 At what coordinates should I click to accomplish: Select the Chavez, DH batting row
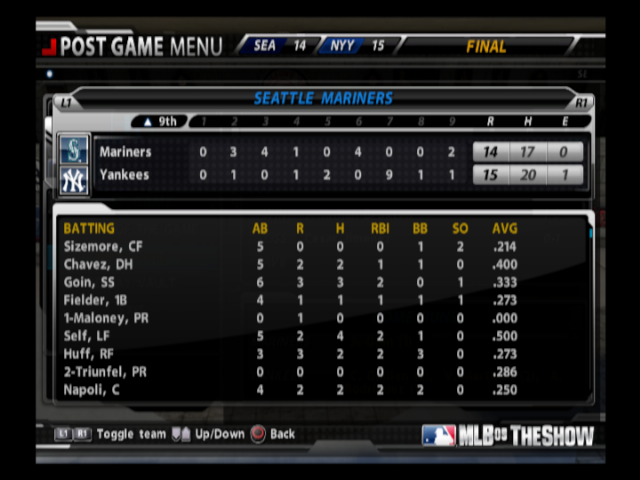point(320,264)
